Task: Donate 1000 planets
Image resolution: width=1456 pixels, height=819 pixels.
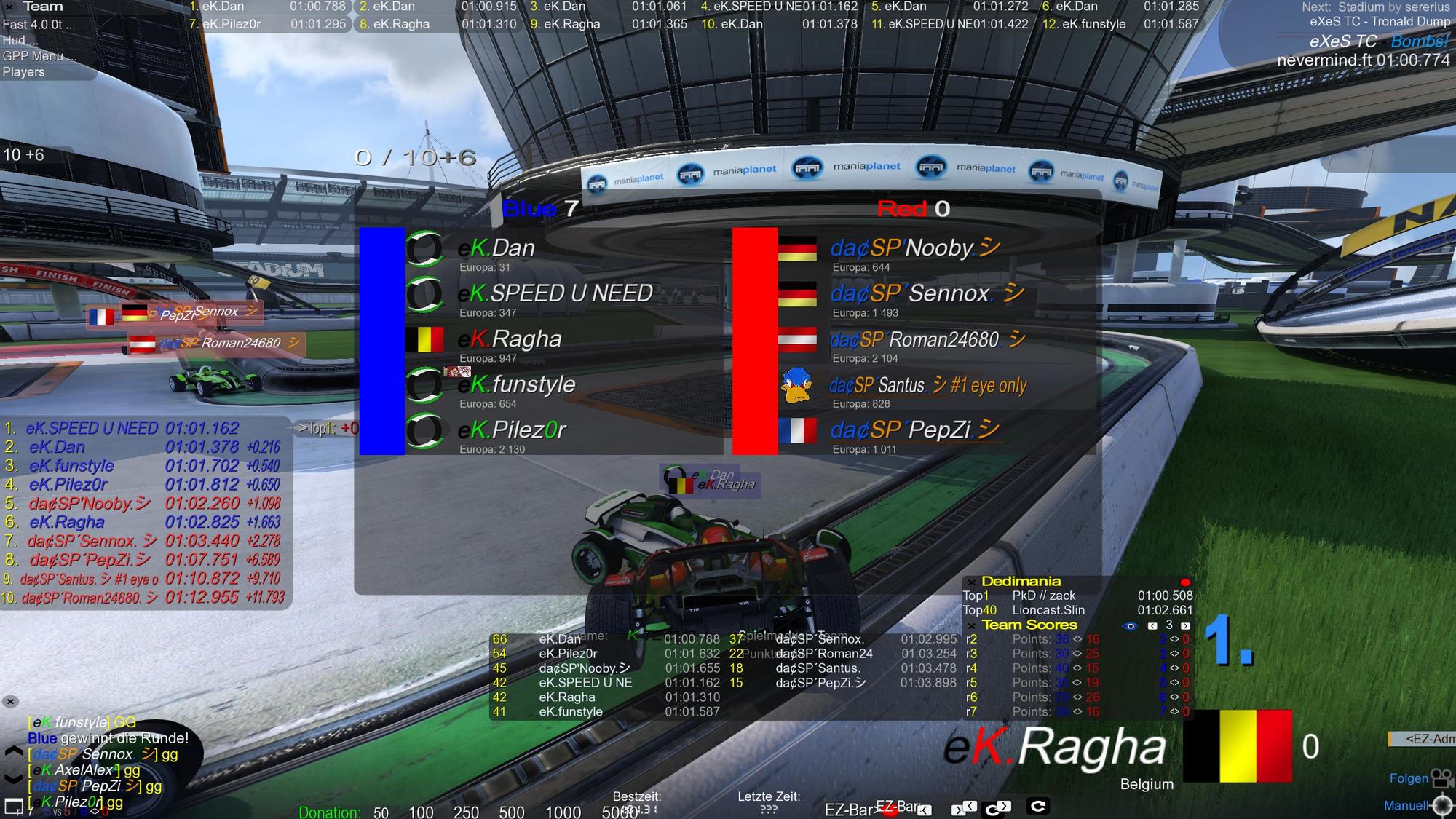Action: click(x=563, y=812)
